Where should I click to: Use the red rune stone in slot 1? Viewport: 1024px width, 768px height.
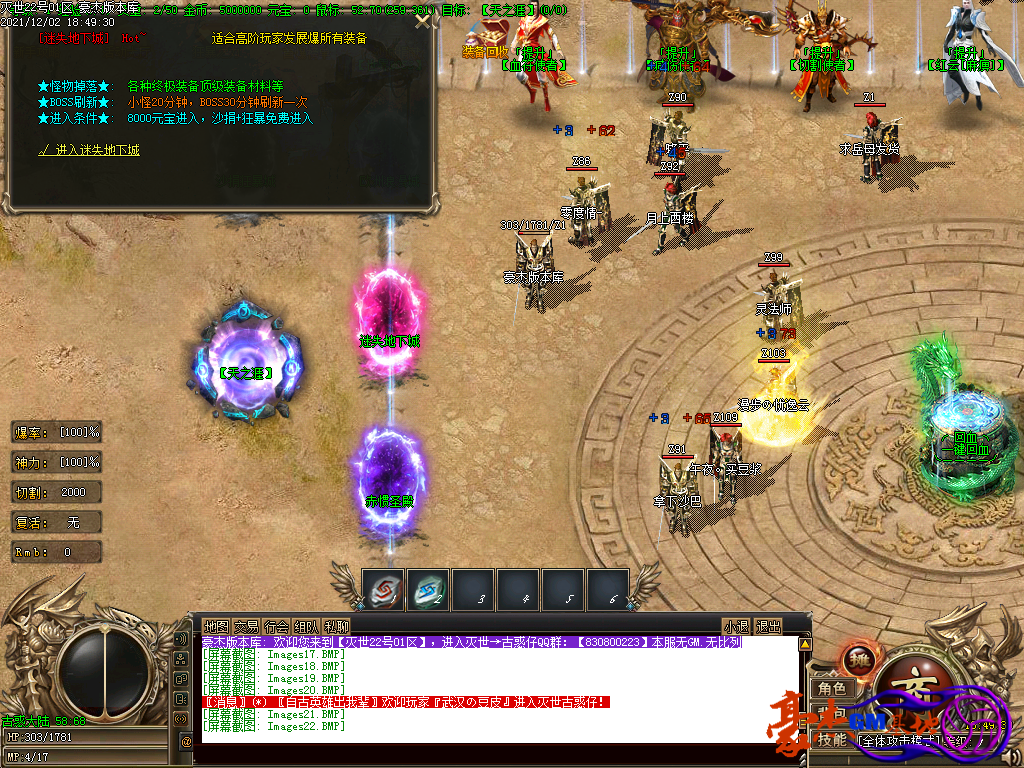[384, 589]
